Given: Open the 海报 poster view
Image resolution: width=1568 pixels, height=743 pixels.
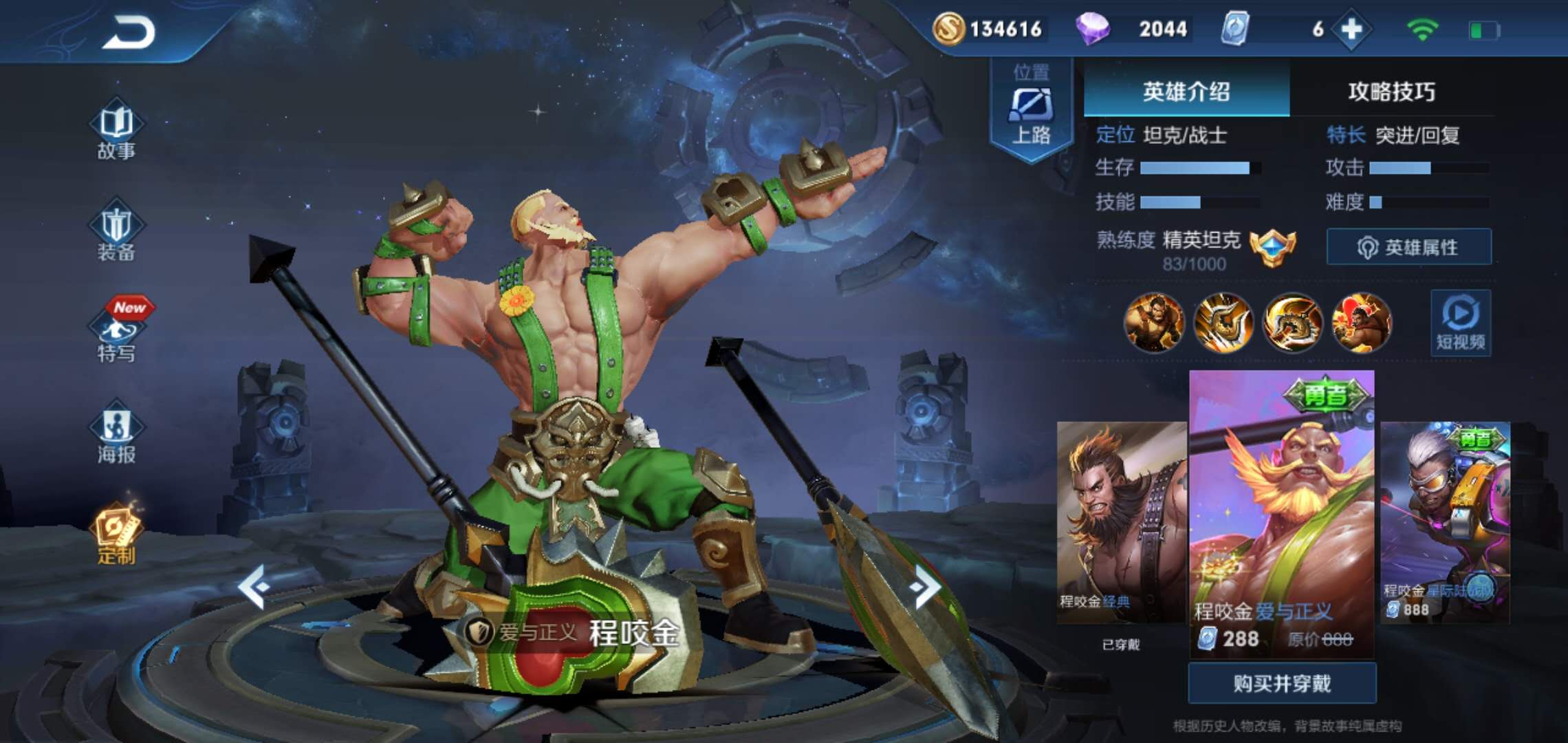Looking at the screenshot, I should pyautogui.click(x=116, y=436).
